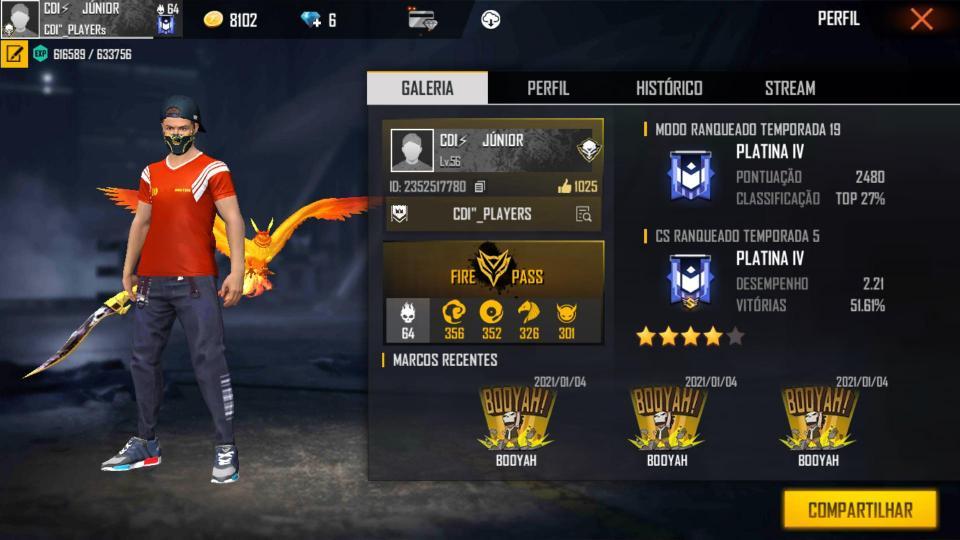
Task: Click the thumbs-up likes counter
Action: pyautogui.click(x=577, y=186)
